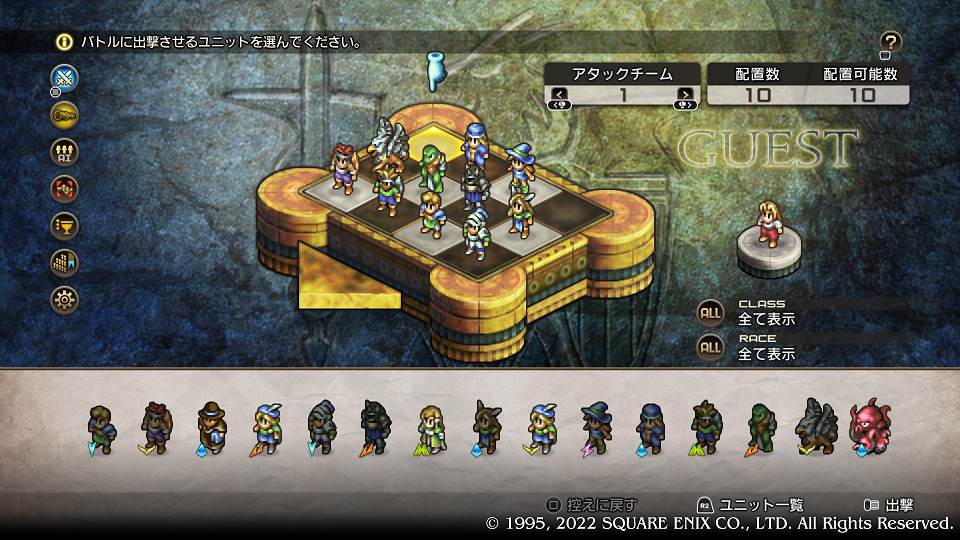960x540 pixels.
Task: Toggle the RACE filter ALL button
Action: coord(710,347)
